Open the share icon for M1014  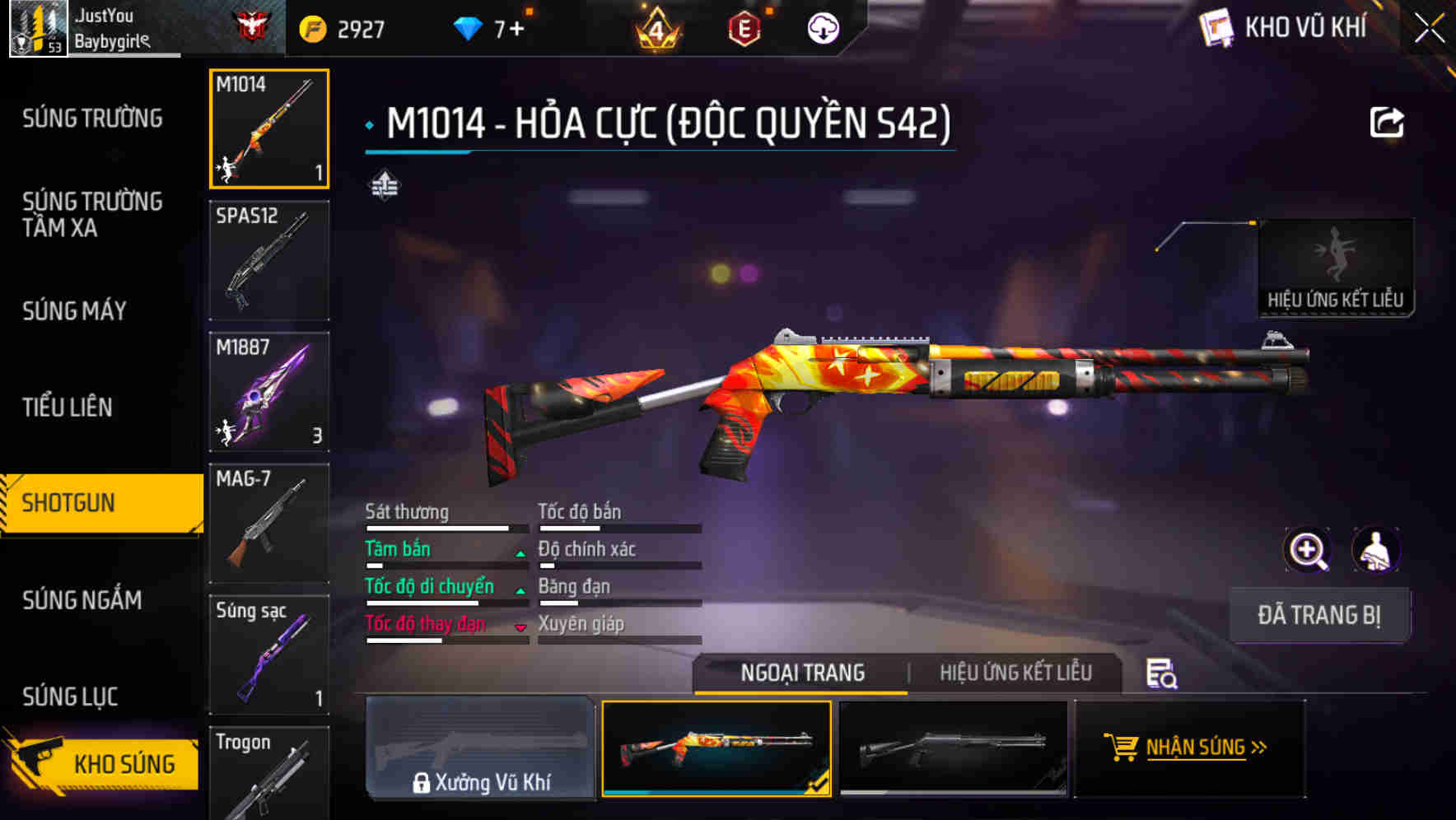click(x=1388, y=122)
